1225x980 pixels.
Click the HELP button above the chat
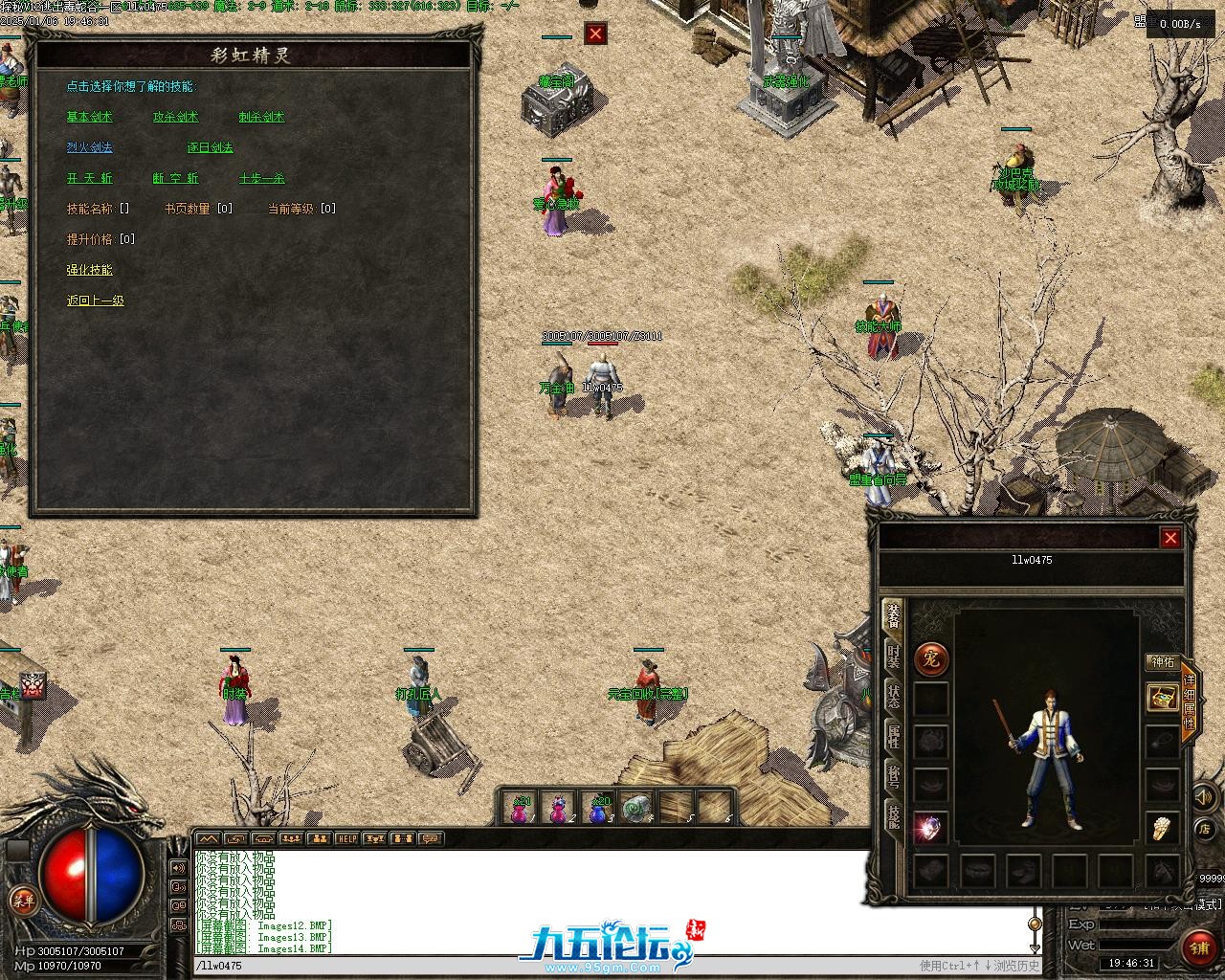click(x=346, y=839)
